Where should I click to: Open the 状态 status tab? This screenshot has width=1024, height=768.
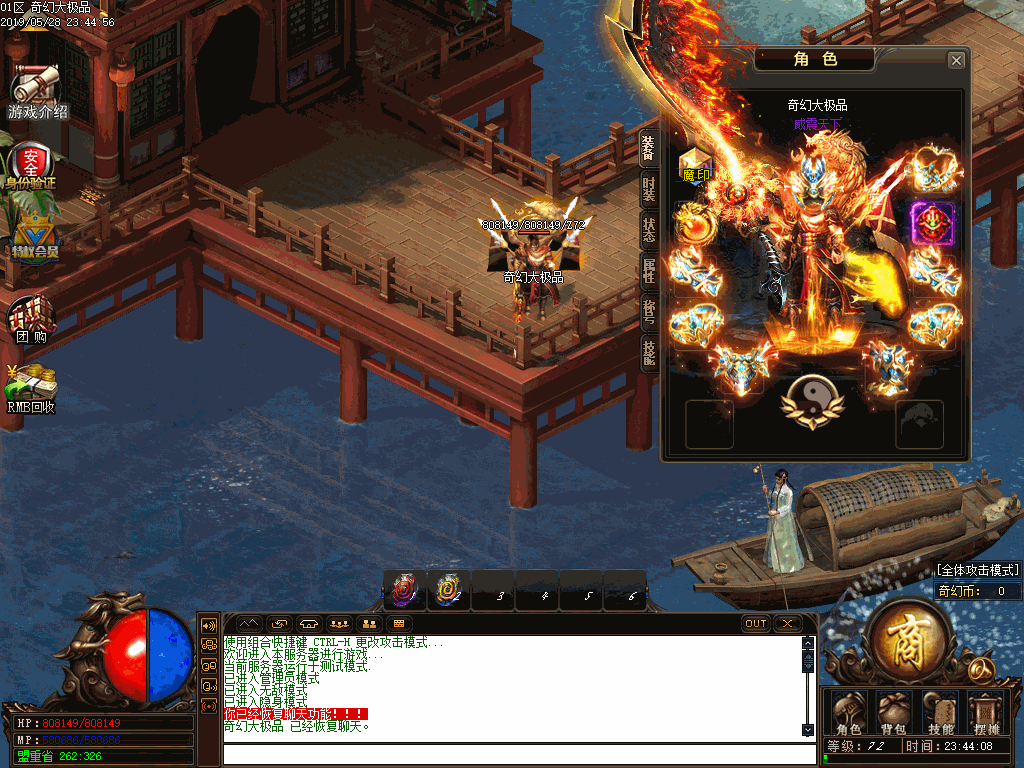[649, 229]
